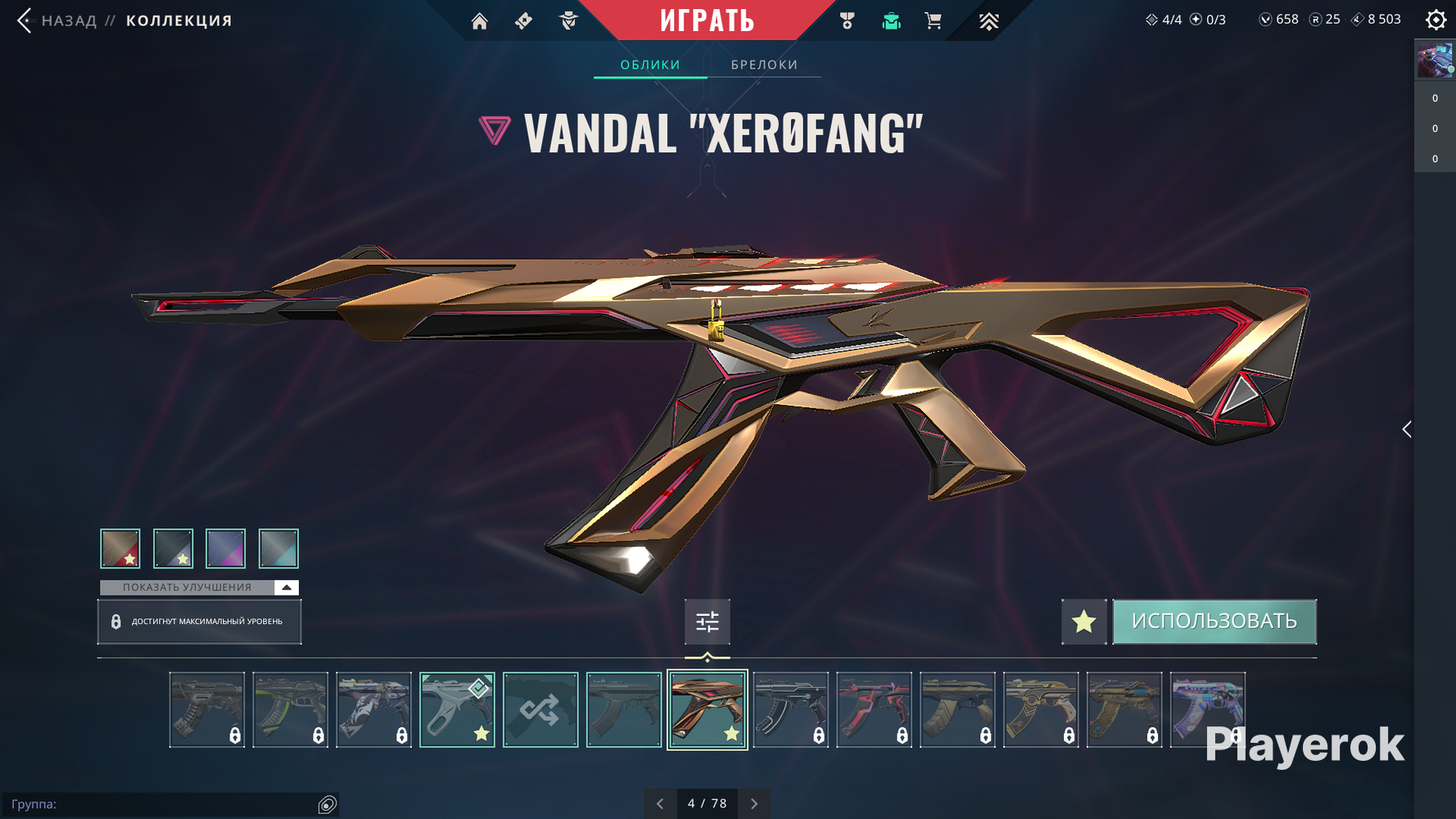This screenshot has height=819, width=1456.
Task: Open the settings gear
Action: click(x=1436, y=20)
